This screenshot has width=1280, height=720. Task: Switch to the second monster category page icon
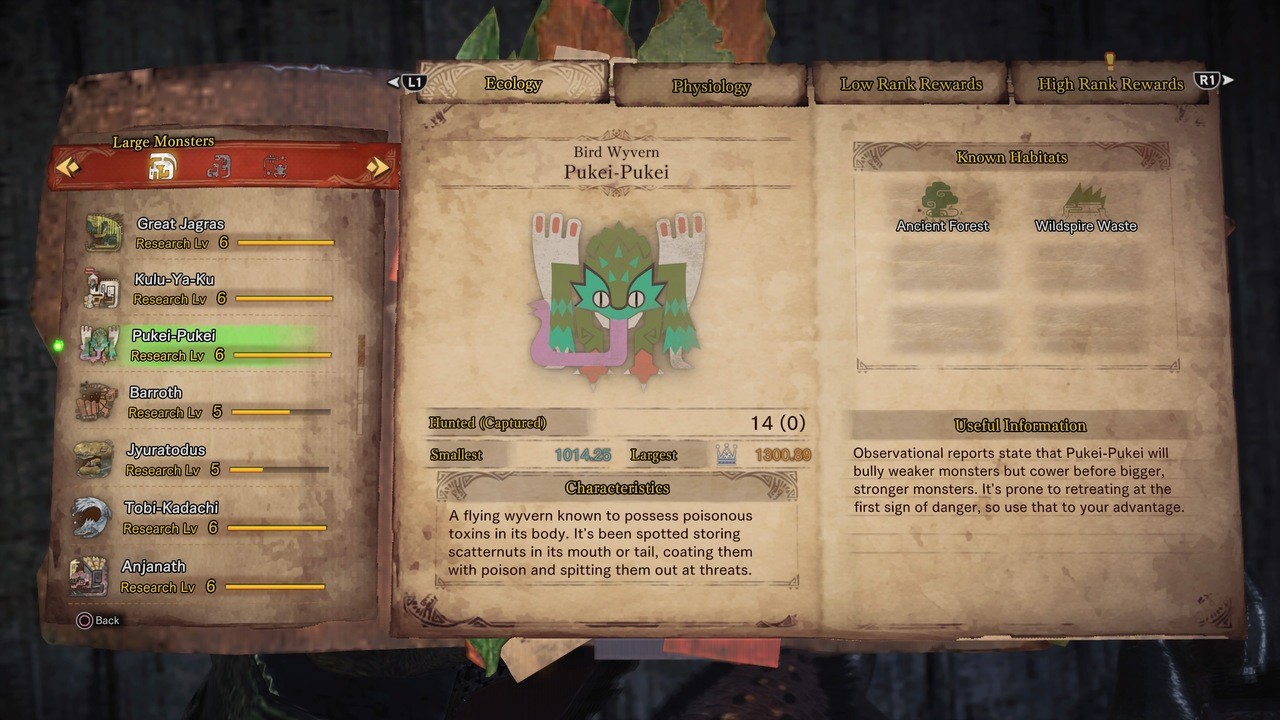218,167
